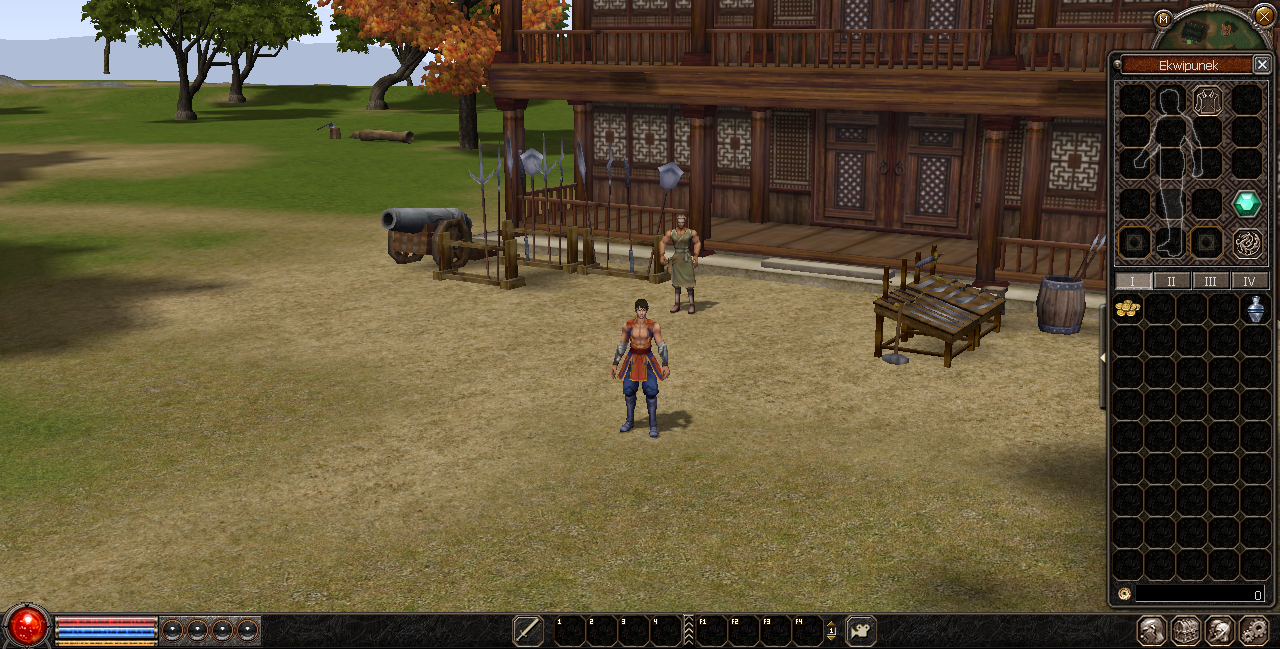Screen dimensions: 1280x649
Task: Open the messenger helmeted figure icon
Action: (x=1219, y=631)
